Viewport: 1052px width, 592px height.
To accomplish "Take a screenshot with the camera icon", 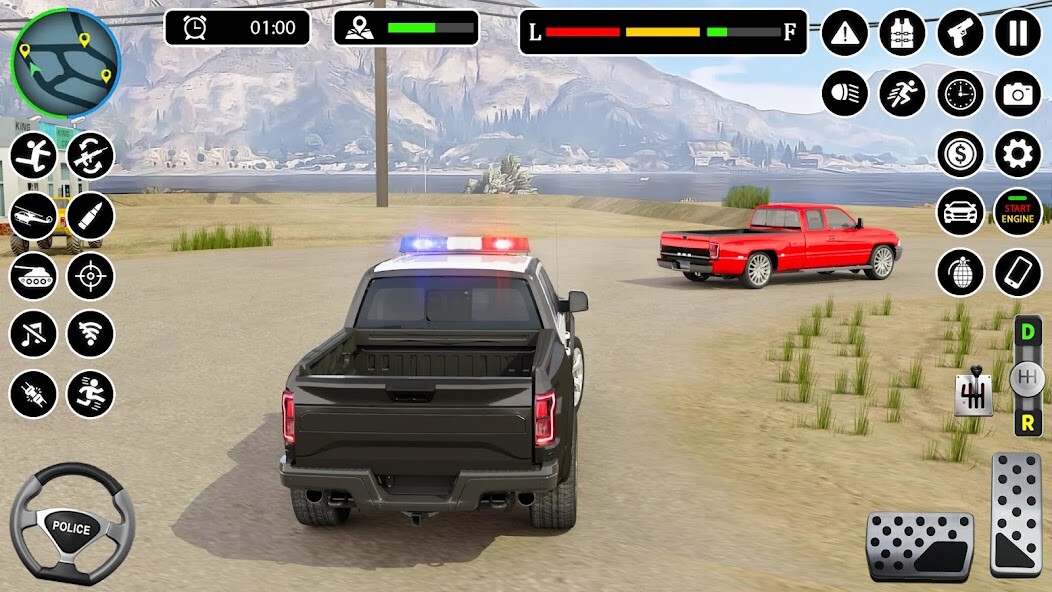I will (x=1017, y=94).
